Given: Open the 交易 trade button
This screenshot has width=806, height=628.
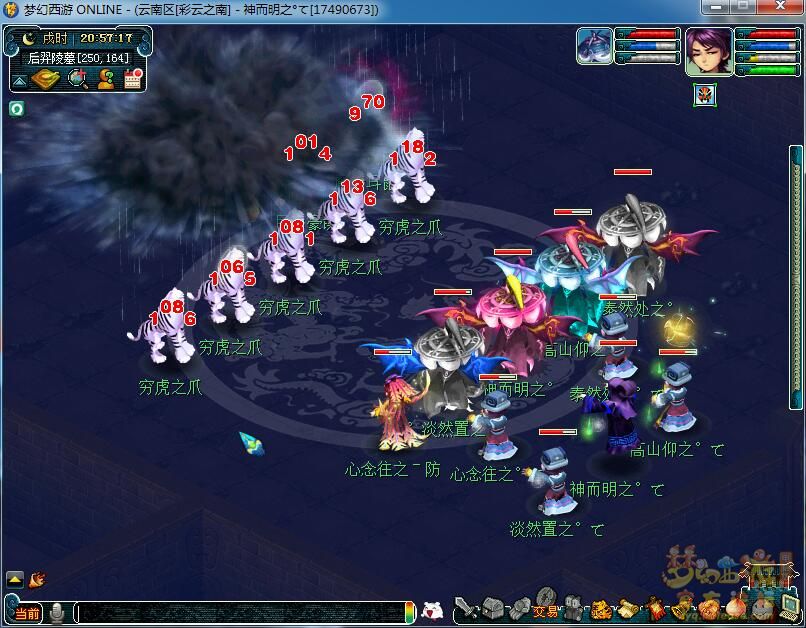Looking at the screenshot, I should tap(545, 611).
